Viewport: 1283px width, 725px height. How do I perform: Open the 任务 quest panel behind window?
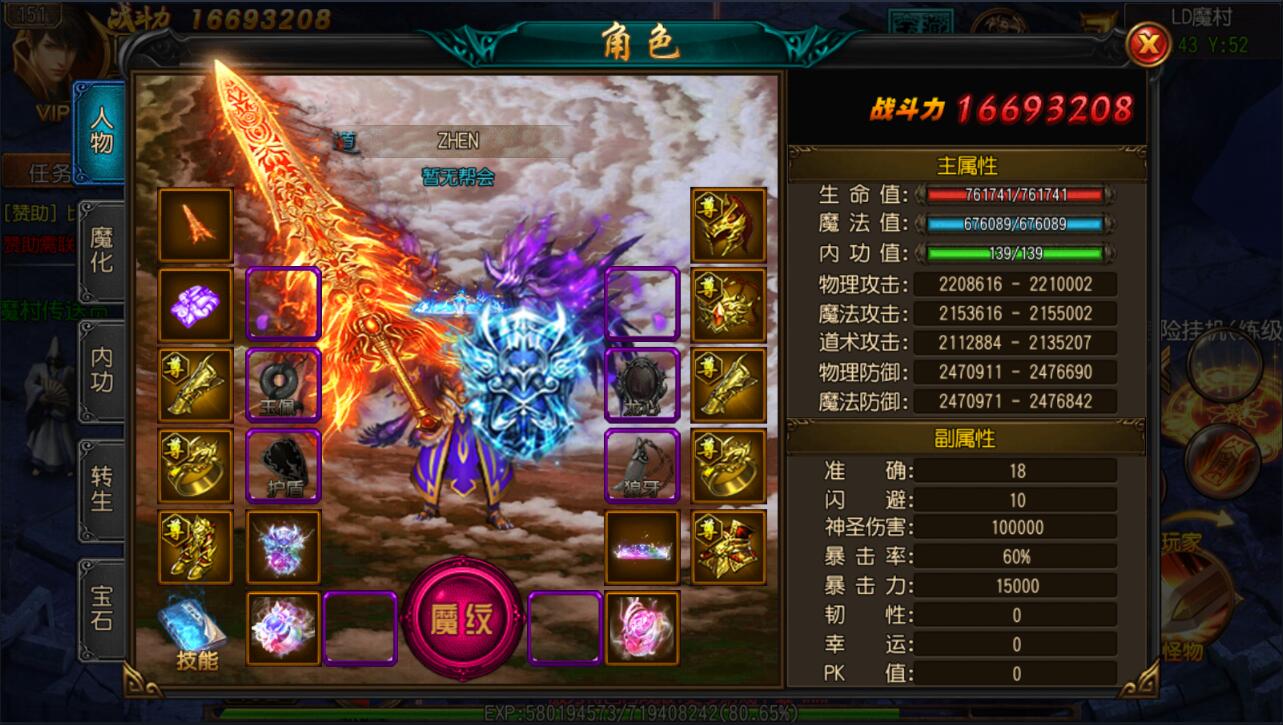(x=50, y=172)
